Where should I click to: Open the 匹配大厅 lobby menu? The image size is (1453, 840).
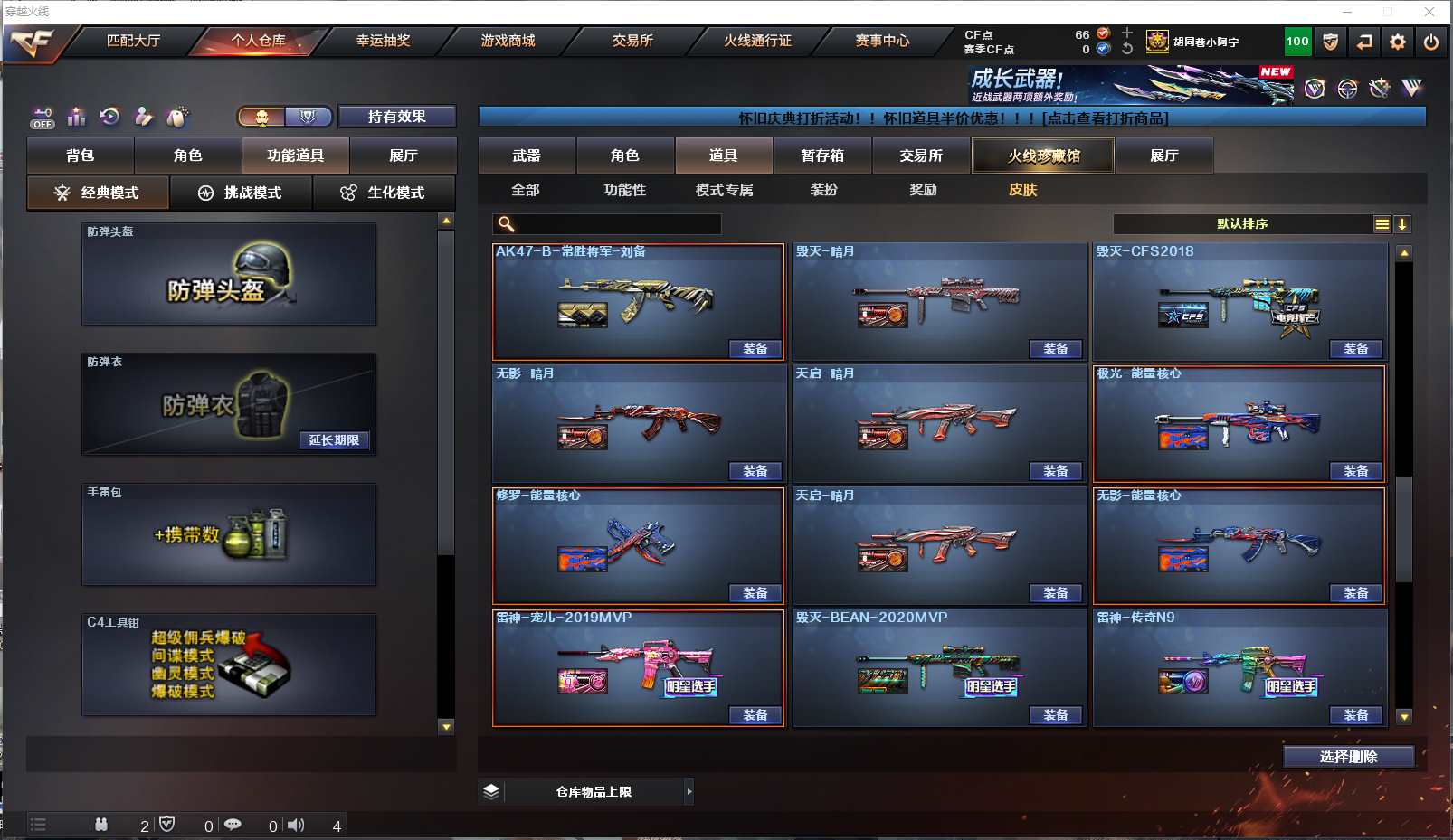[x=133, y=41]
